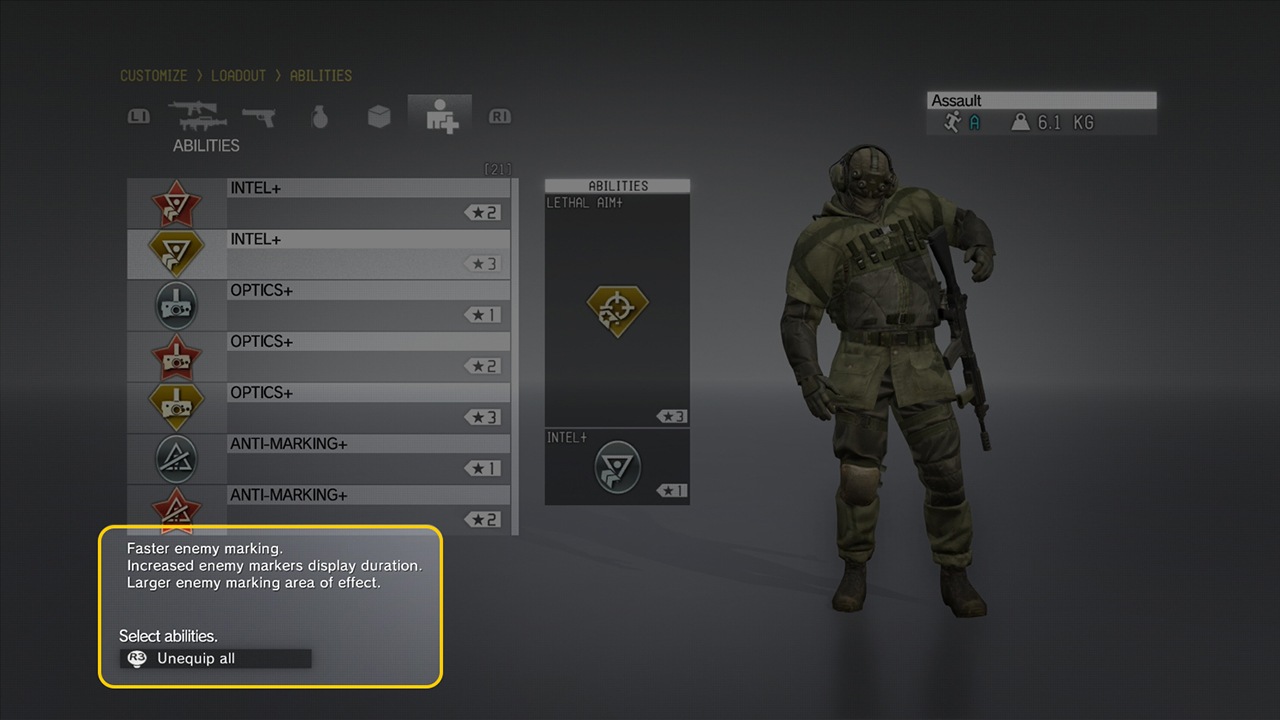Viewport: 1280px width, 720px height.
Task: Select the equipped INTEL+ one-star slot
Action: 617,466
